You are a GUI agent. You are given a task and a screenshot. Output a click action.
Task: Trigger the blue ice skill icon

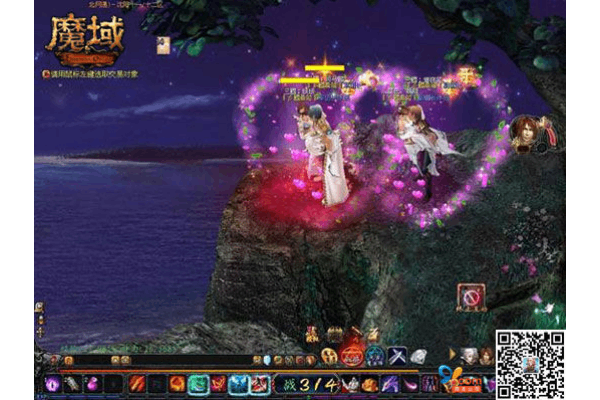pyautogui.click(x=238, y=384)
